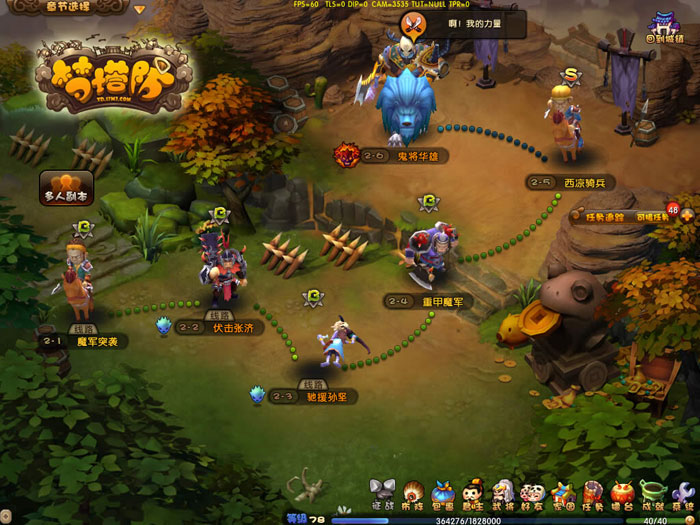Image resolution: width=700 pixels, height=525 pixels.
Task: Open the 好友 friends list
Action: pyautogui.click(x=533, y=494)
